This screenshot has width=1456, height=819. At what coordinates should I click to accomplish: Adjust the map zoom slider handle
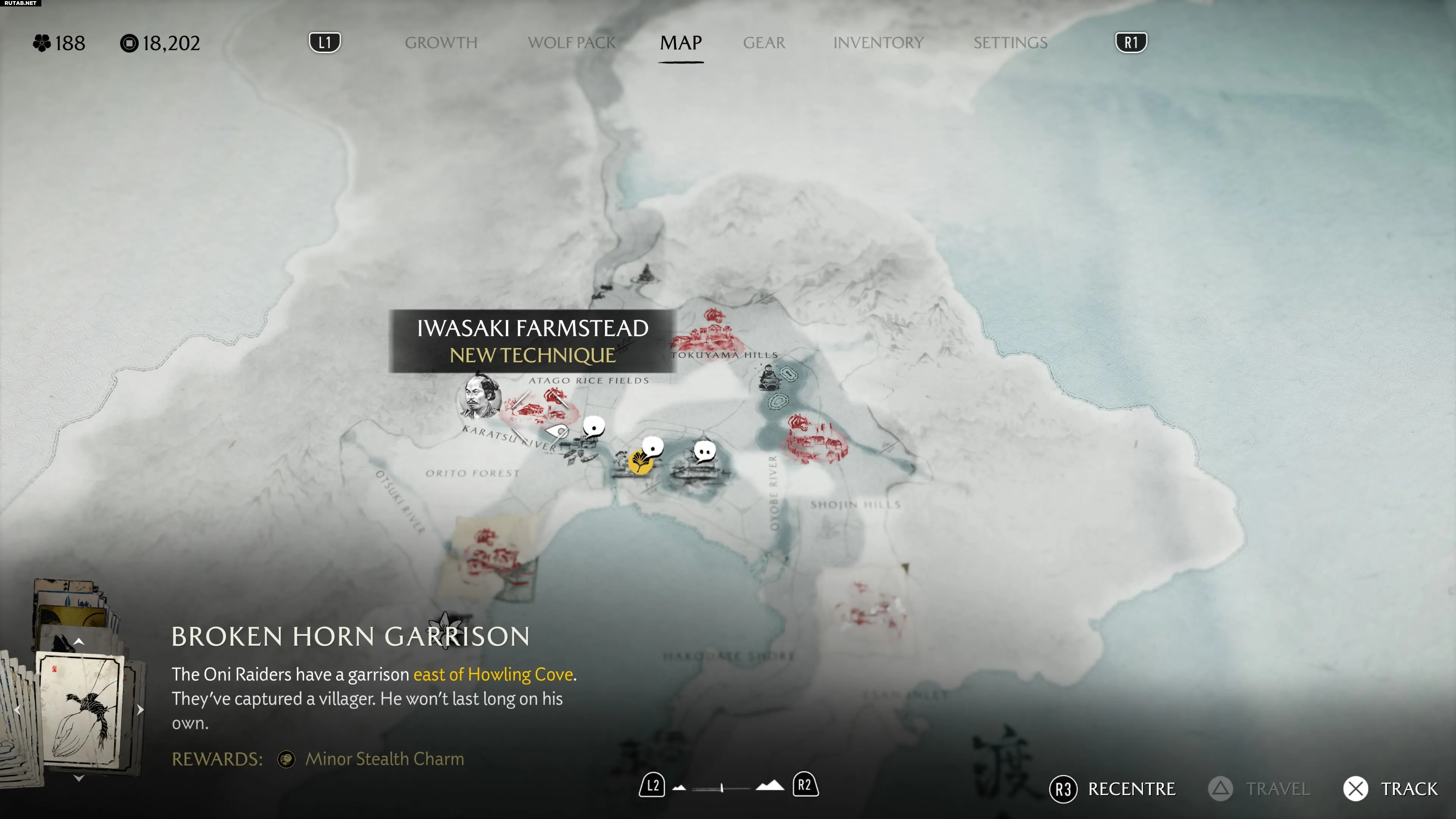[722, 788]
